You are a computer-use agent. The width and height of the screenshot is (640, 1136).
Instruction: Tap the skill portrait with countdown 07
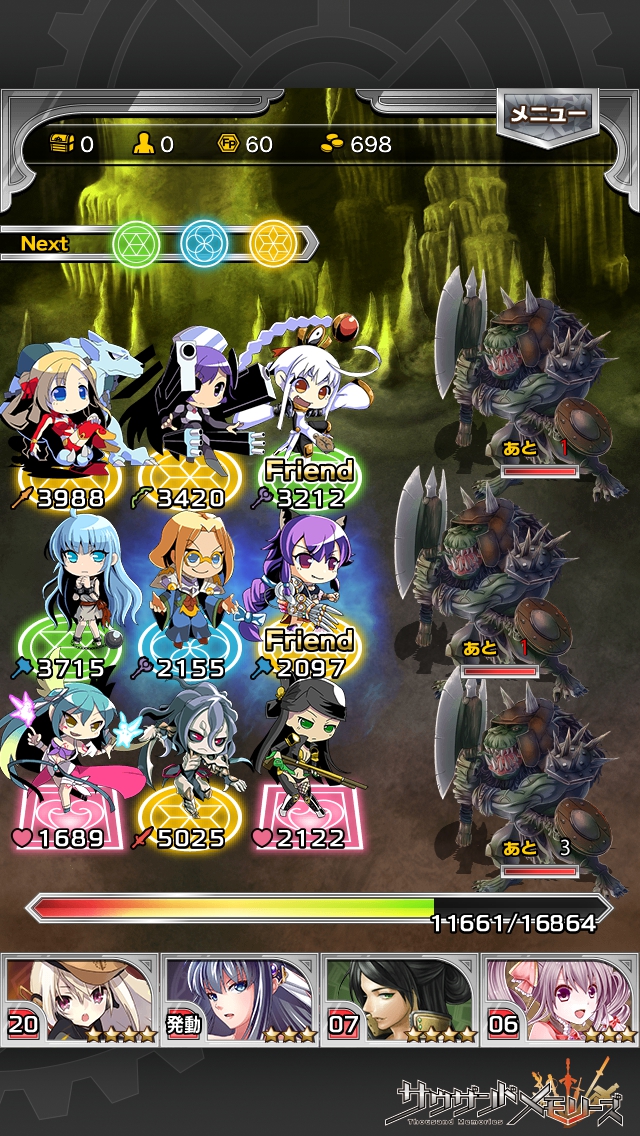click(x=400, y=998)
